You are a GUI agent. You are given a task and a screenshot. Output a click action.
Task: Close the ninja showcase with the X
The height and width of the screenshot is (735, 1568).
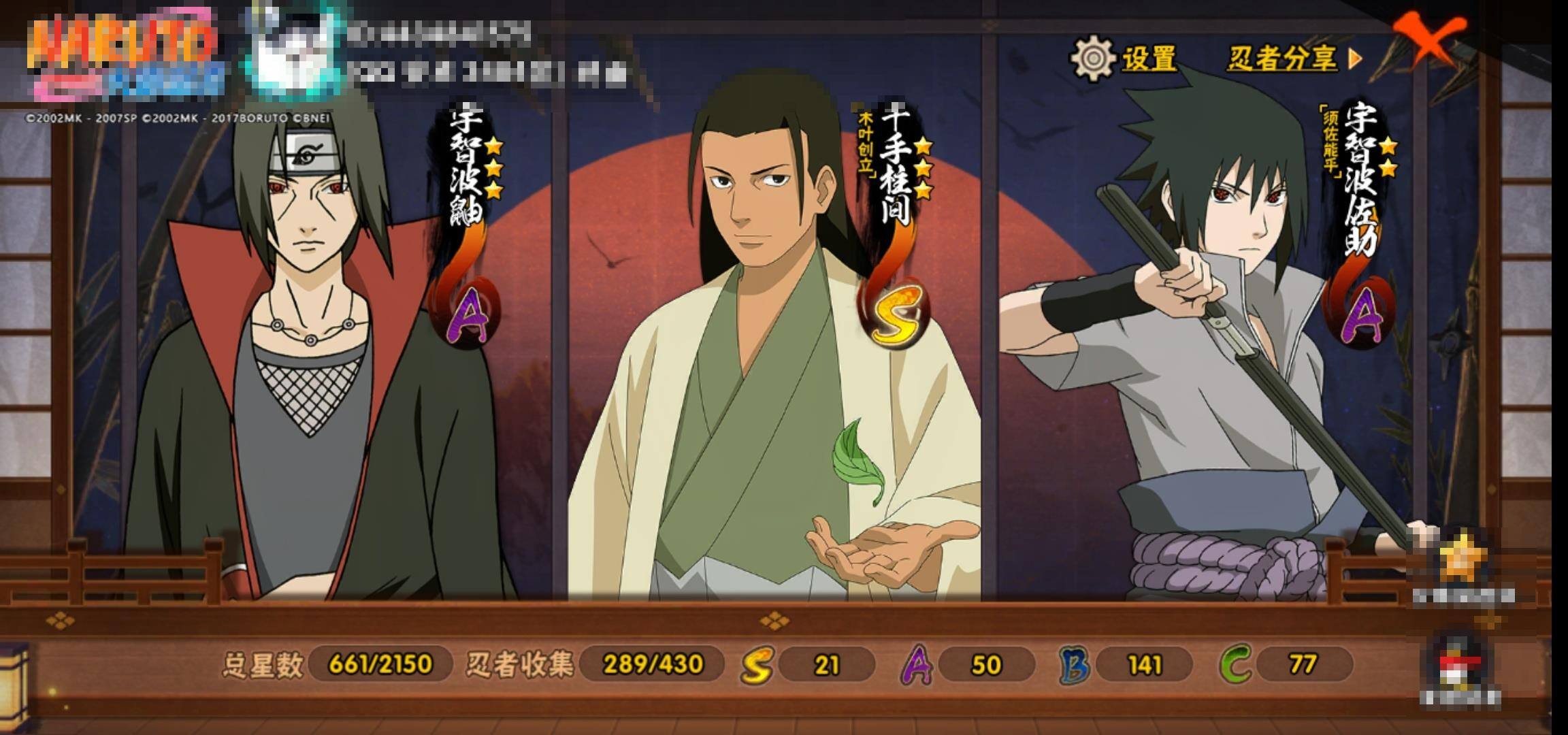tap(1428, 39)
